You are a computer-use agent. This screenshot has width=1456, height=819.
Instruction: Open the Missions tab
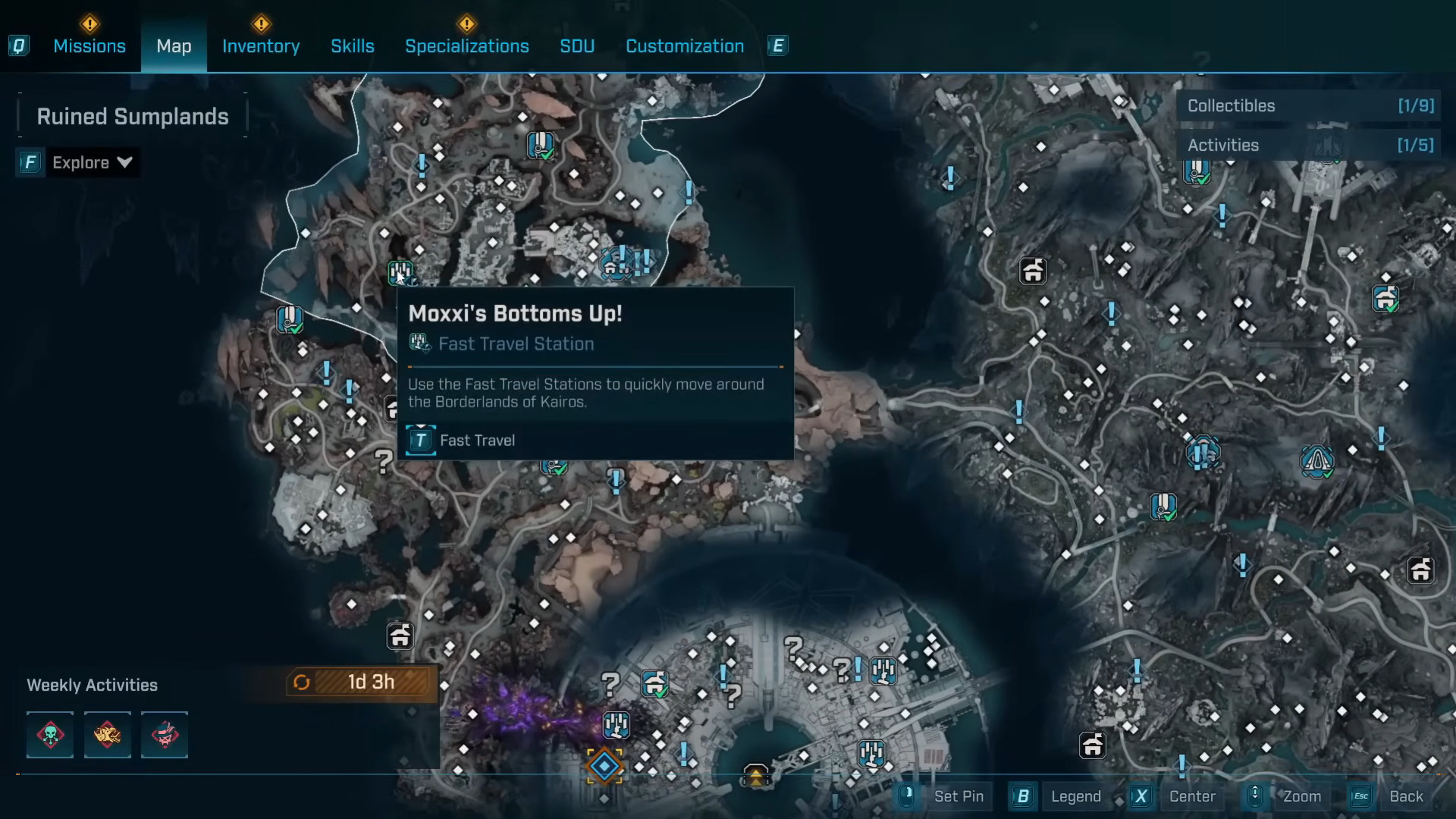89,46
